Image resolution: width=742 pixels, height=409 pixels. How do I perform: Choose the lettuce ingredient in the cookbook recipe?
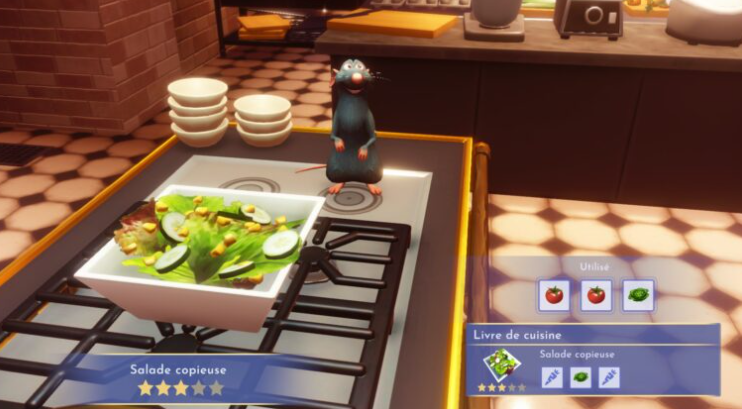pos(580,377)
